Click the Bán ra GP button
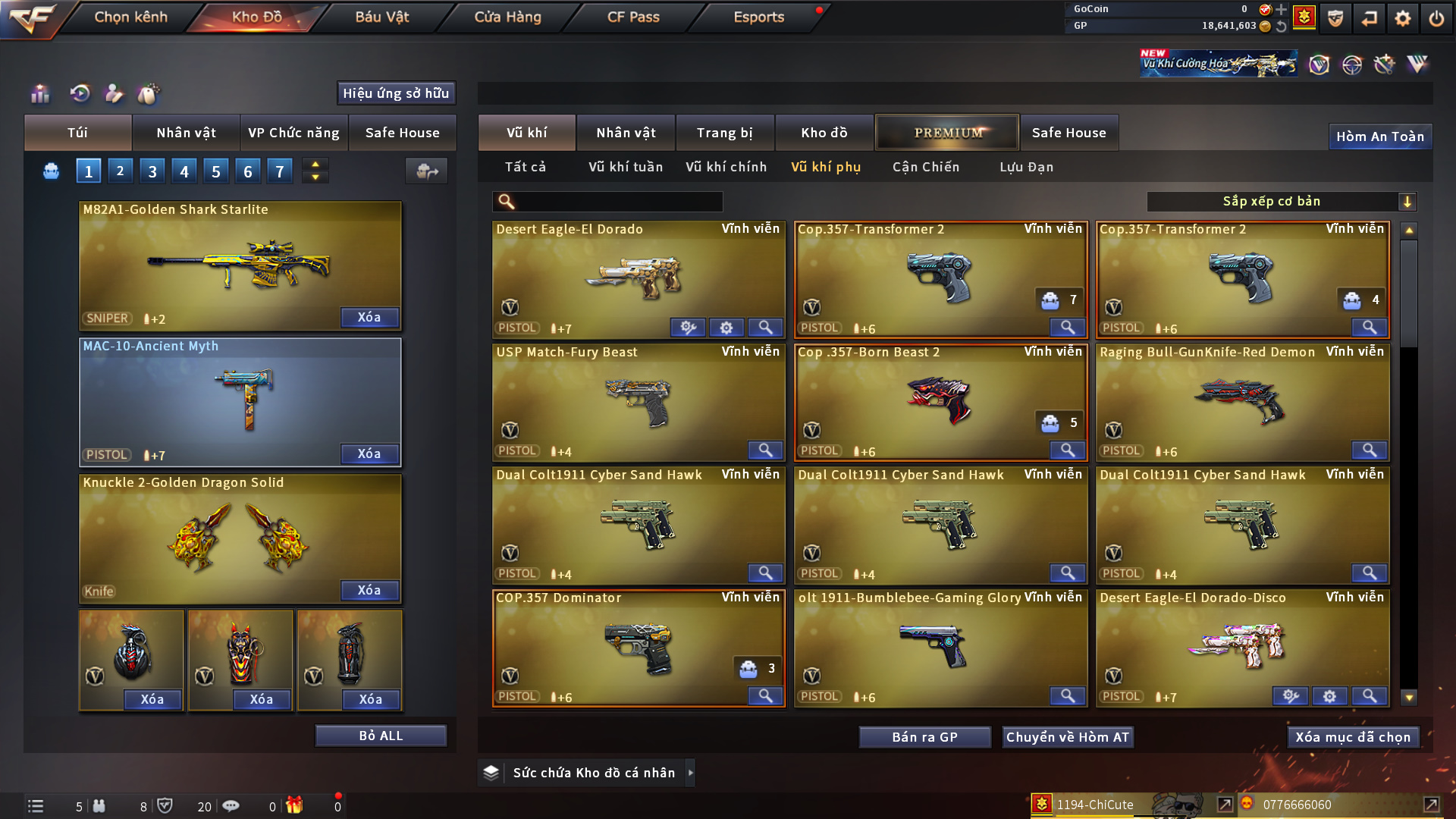1456x819 pixels. (924, 737)
